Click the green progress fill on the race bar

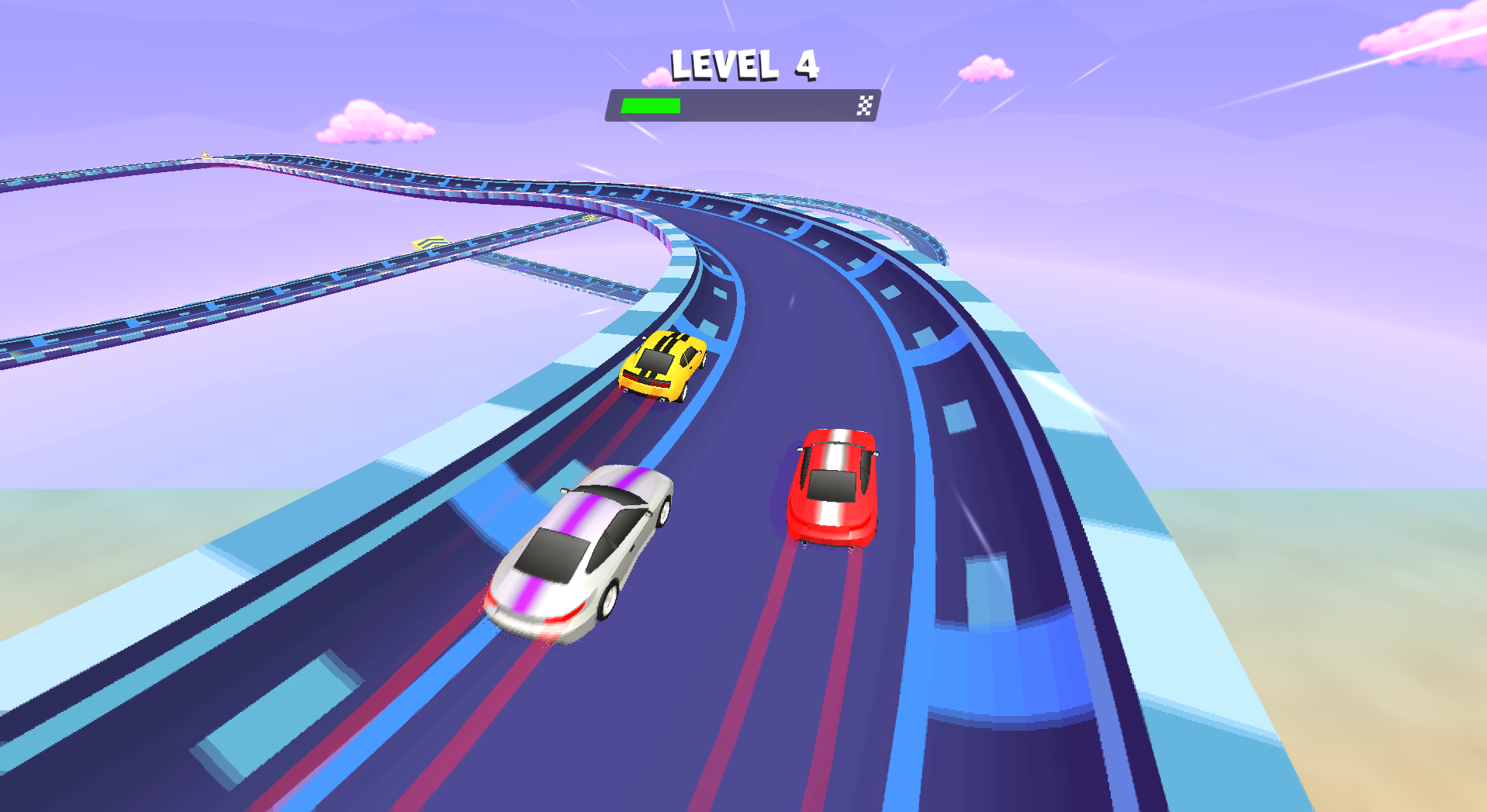pos(652,105)
